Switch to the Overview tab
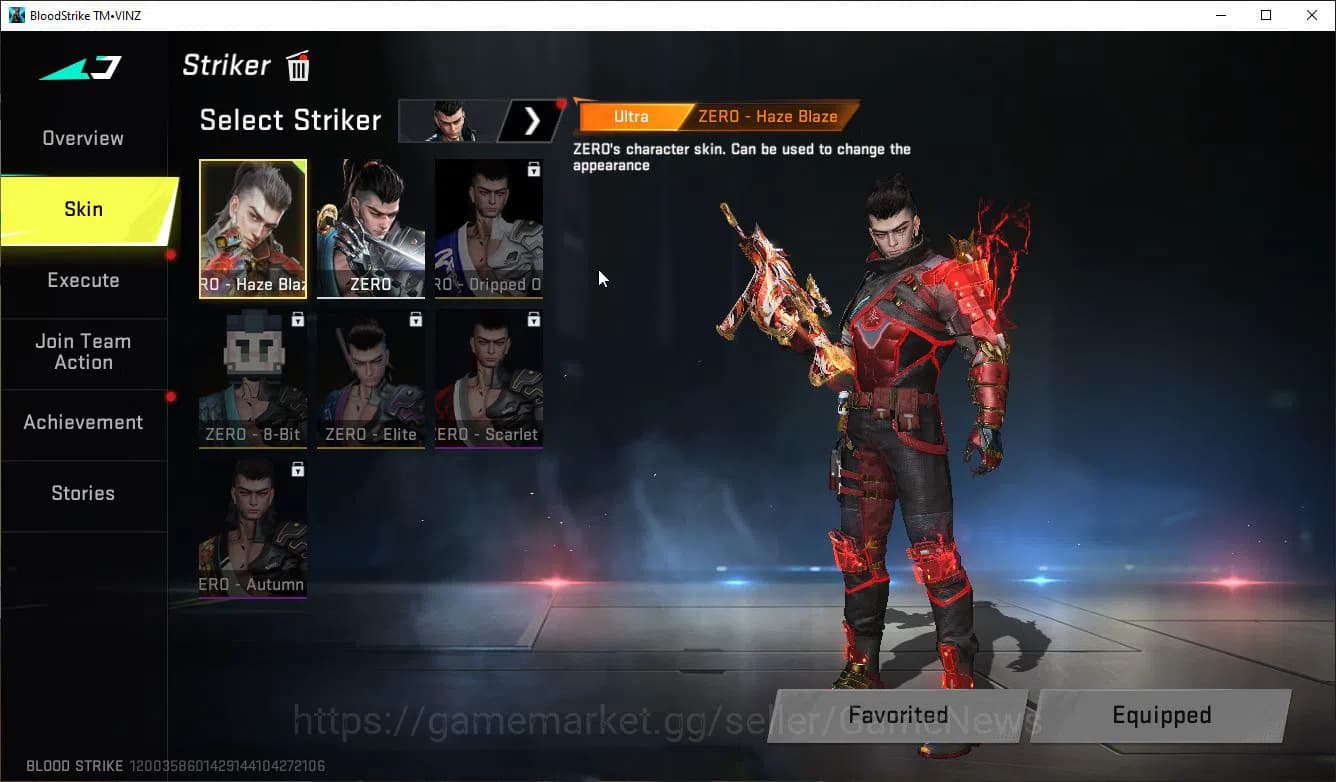 [x=82, y=138]
